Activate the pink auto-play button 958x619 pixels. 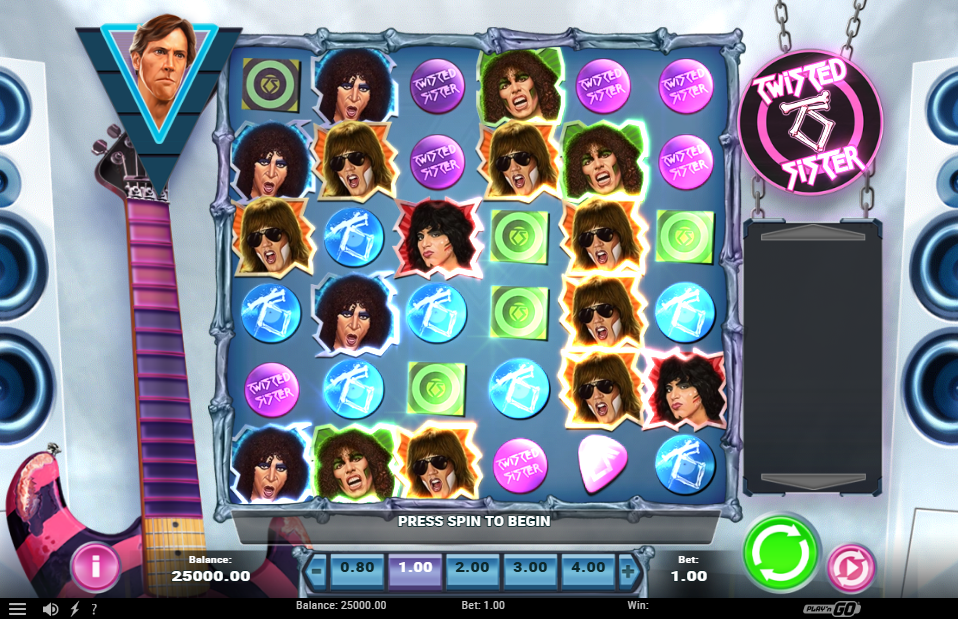pos(850,568)
